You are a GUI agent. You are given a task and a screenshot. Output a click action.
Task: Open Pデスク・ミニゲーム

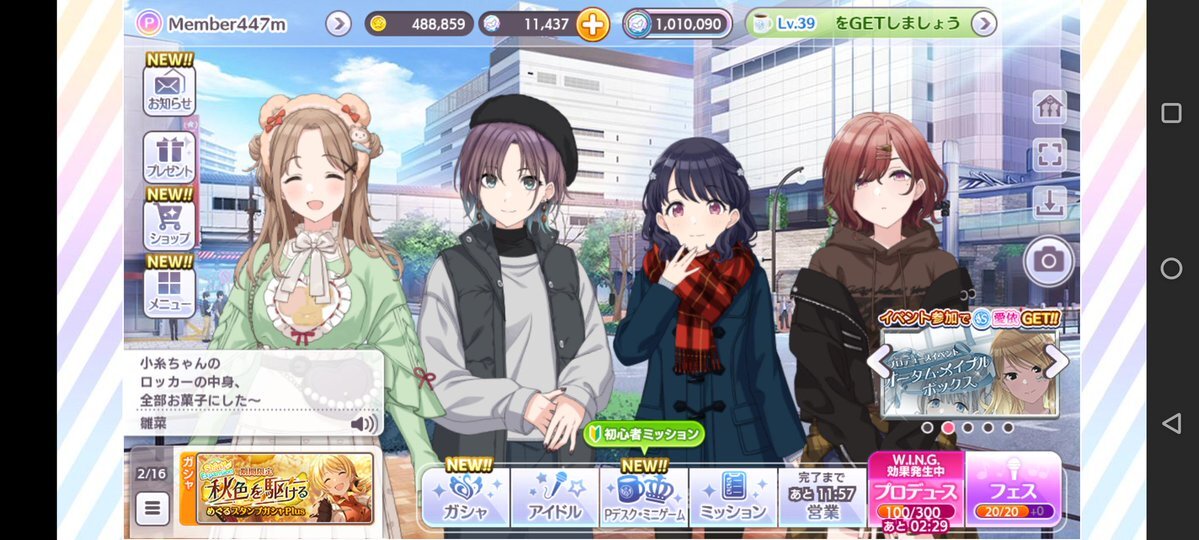coord(644,497)
